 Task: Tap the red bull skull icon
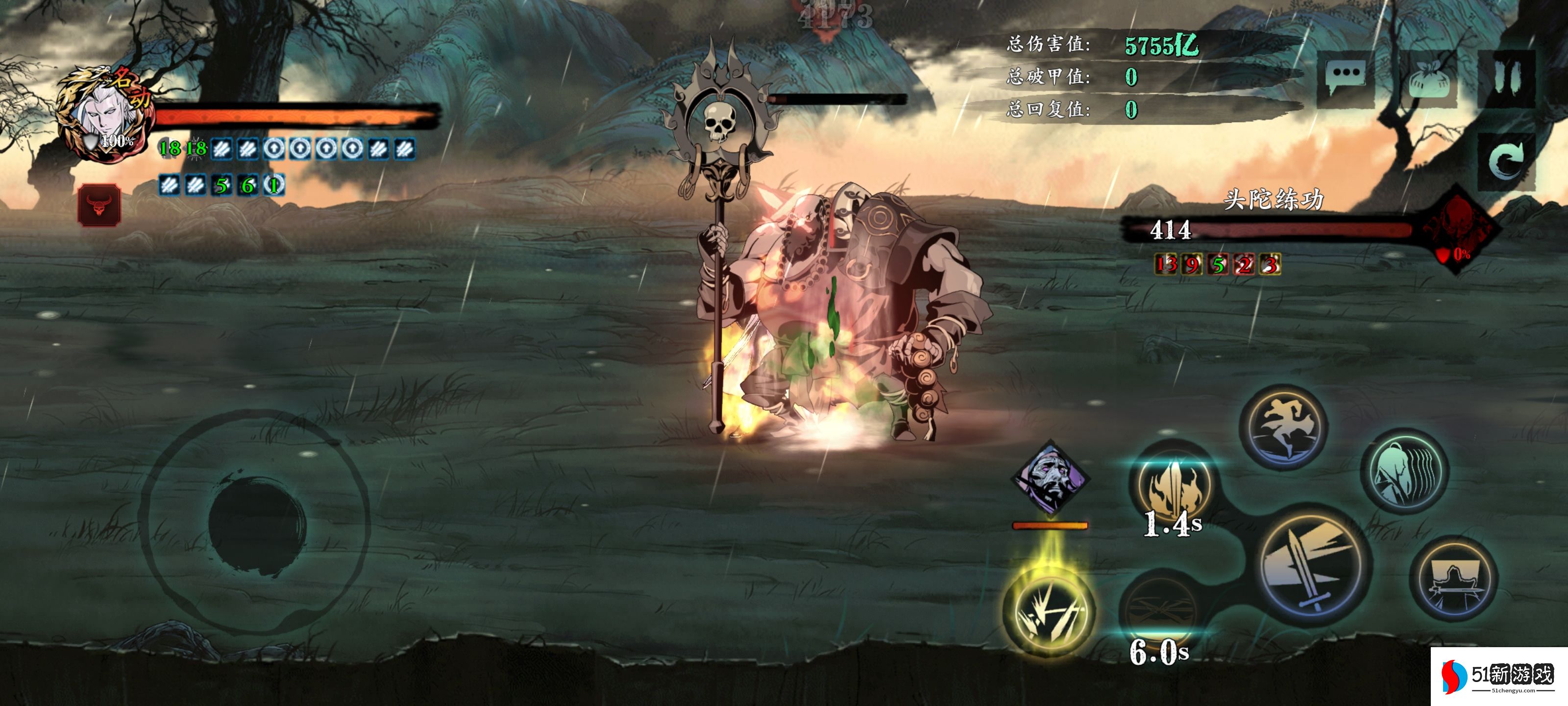(99, 204)
